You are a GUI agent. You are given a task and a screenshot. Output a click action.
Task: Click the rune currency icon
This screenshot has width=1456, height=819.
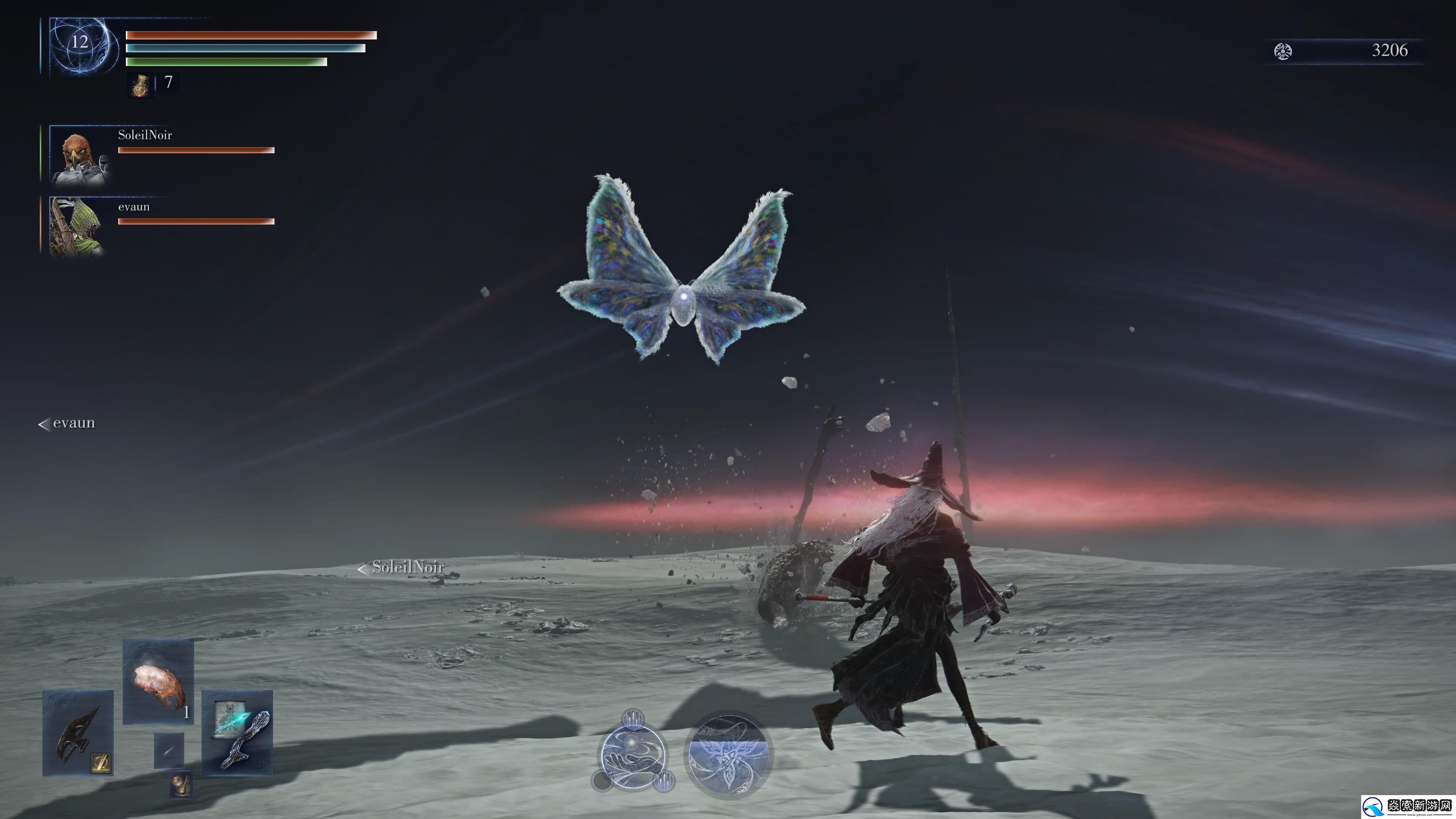1282,52
